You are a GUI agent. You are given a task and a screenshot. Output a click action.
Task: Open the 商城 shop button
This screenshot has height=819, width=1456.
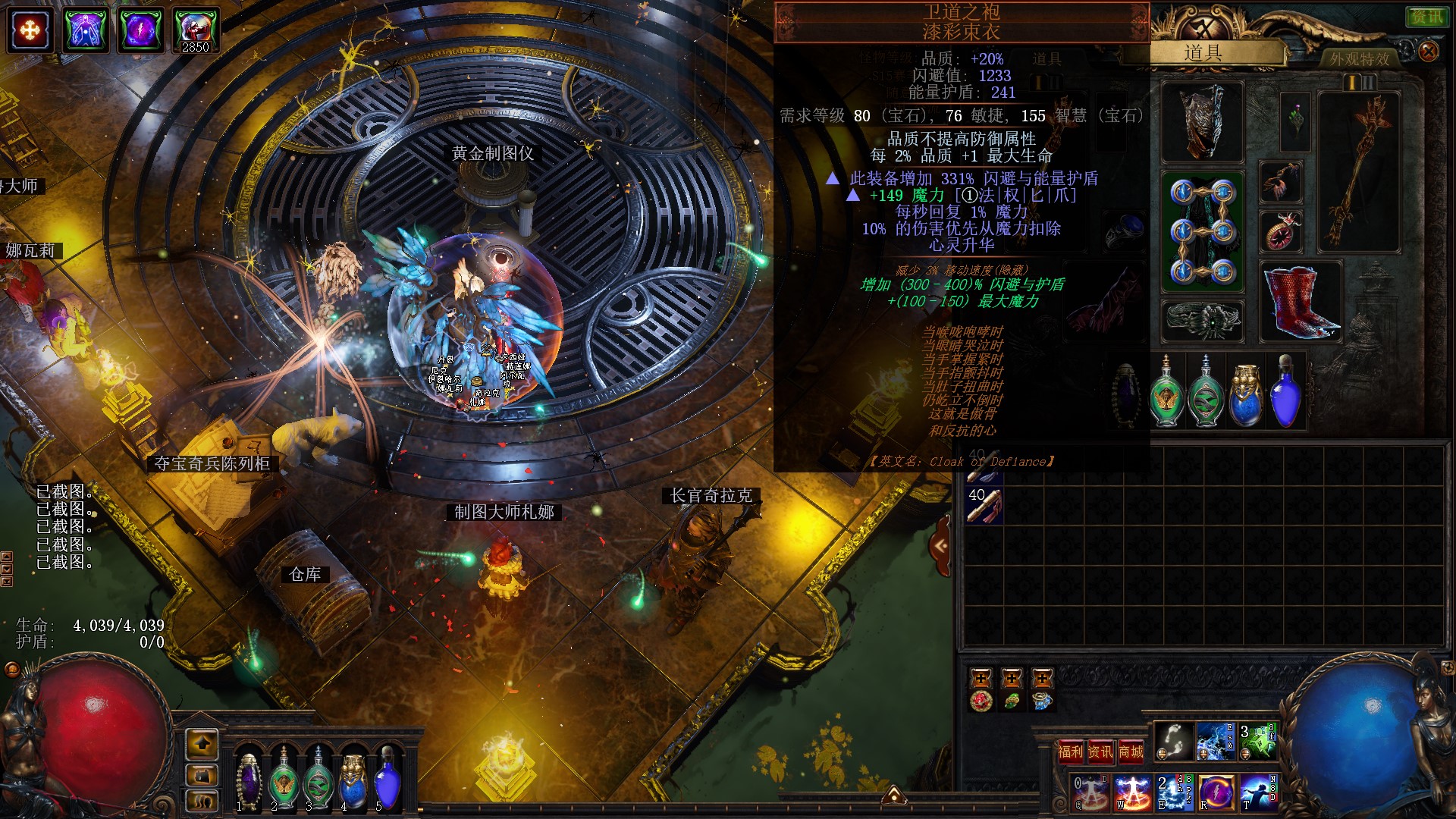tap(1131, 752)
